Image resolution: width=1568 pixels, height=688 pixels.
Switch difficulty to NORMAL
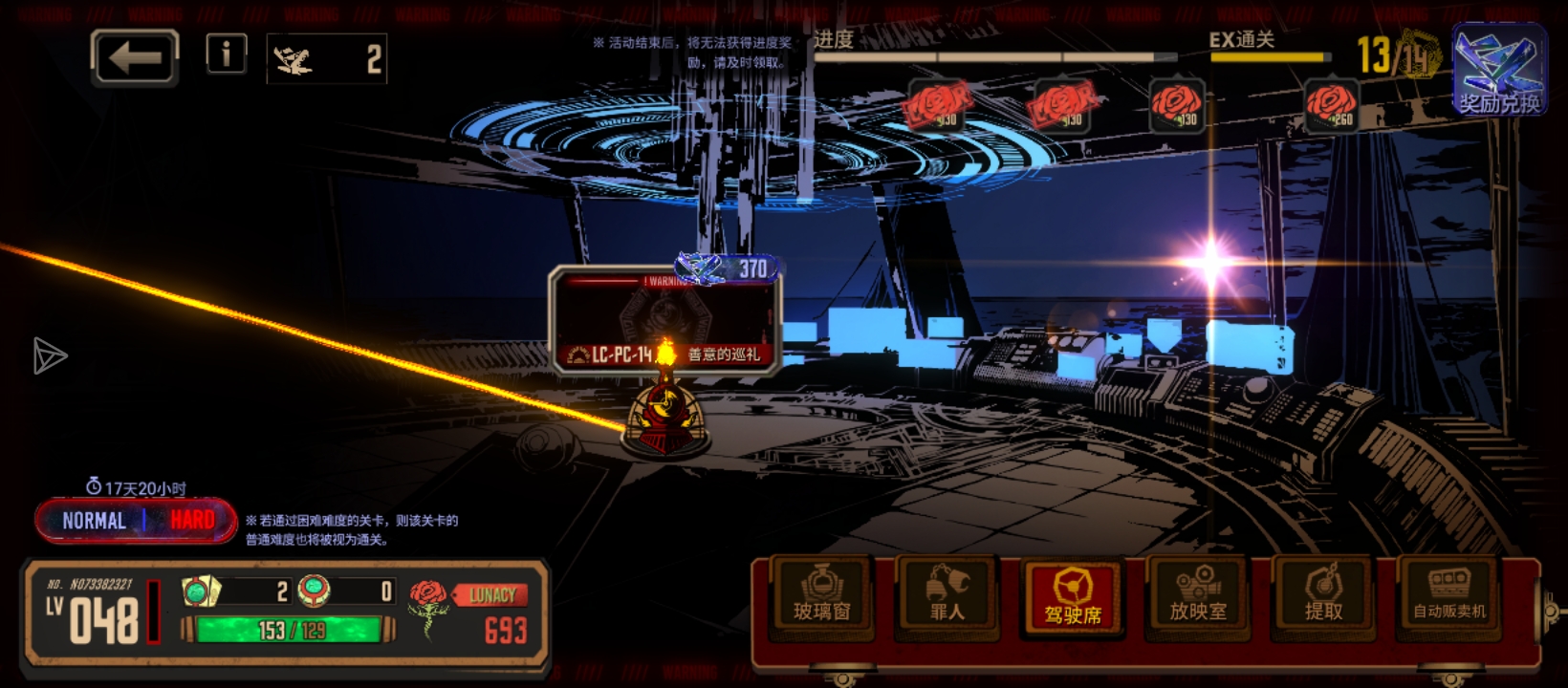(x=94, y=521)
